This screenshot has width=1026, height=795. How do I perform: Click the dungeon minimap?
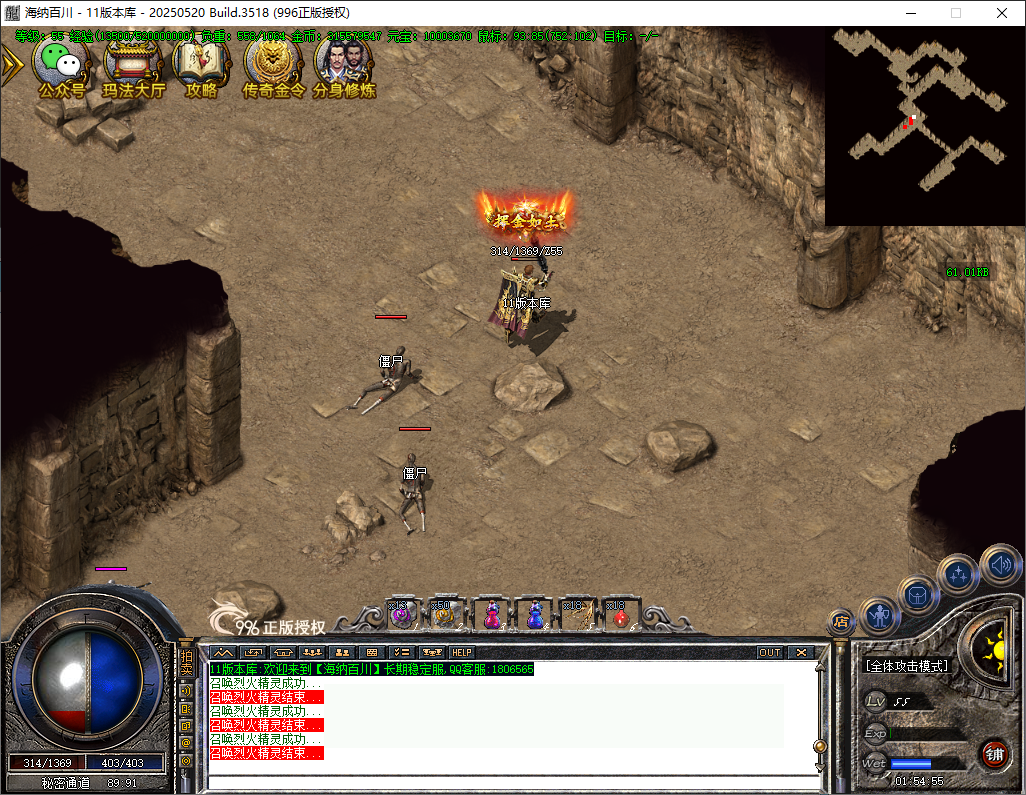[925, 125]
